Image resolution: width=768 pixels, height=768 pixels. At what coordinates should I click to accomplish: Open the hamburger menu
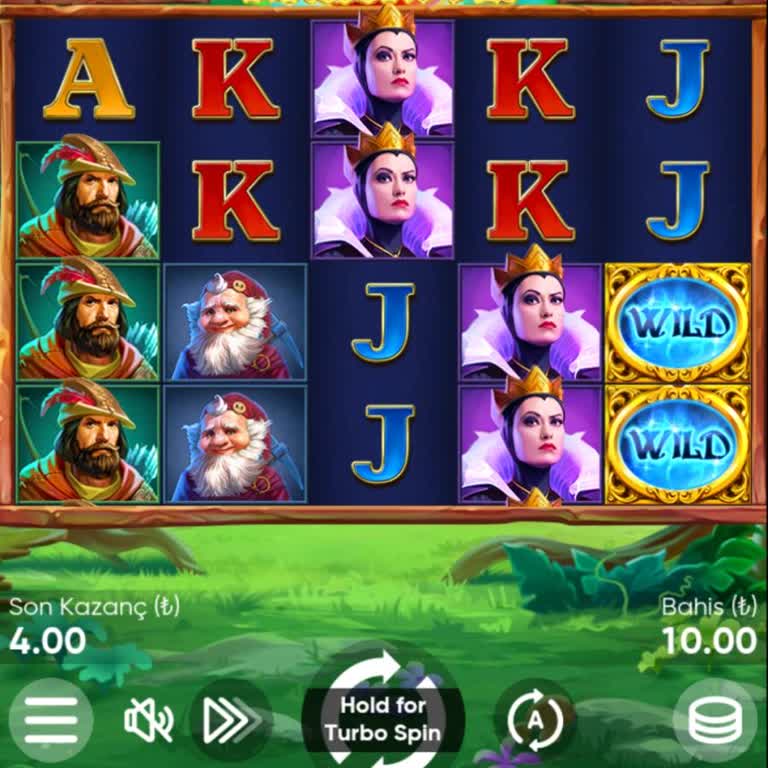coord(50,719)
